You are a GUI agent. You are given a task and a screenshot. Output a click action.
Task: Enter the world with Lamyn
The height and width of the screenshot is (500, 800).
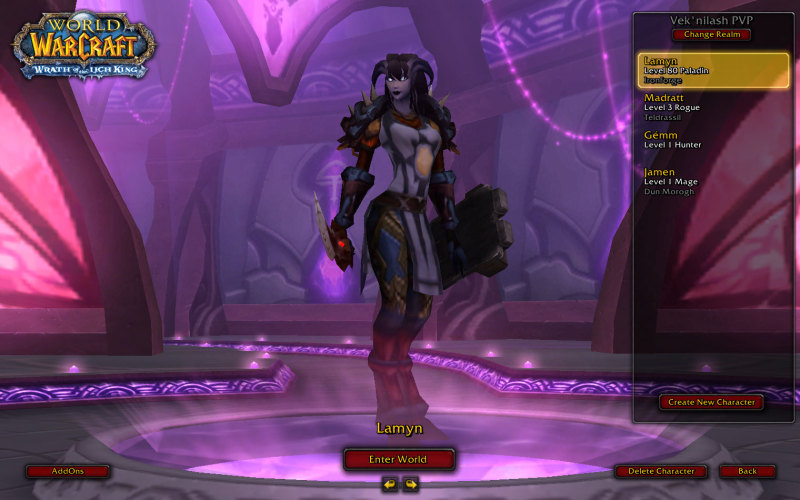399,459
